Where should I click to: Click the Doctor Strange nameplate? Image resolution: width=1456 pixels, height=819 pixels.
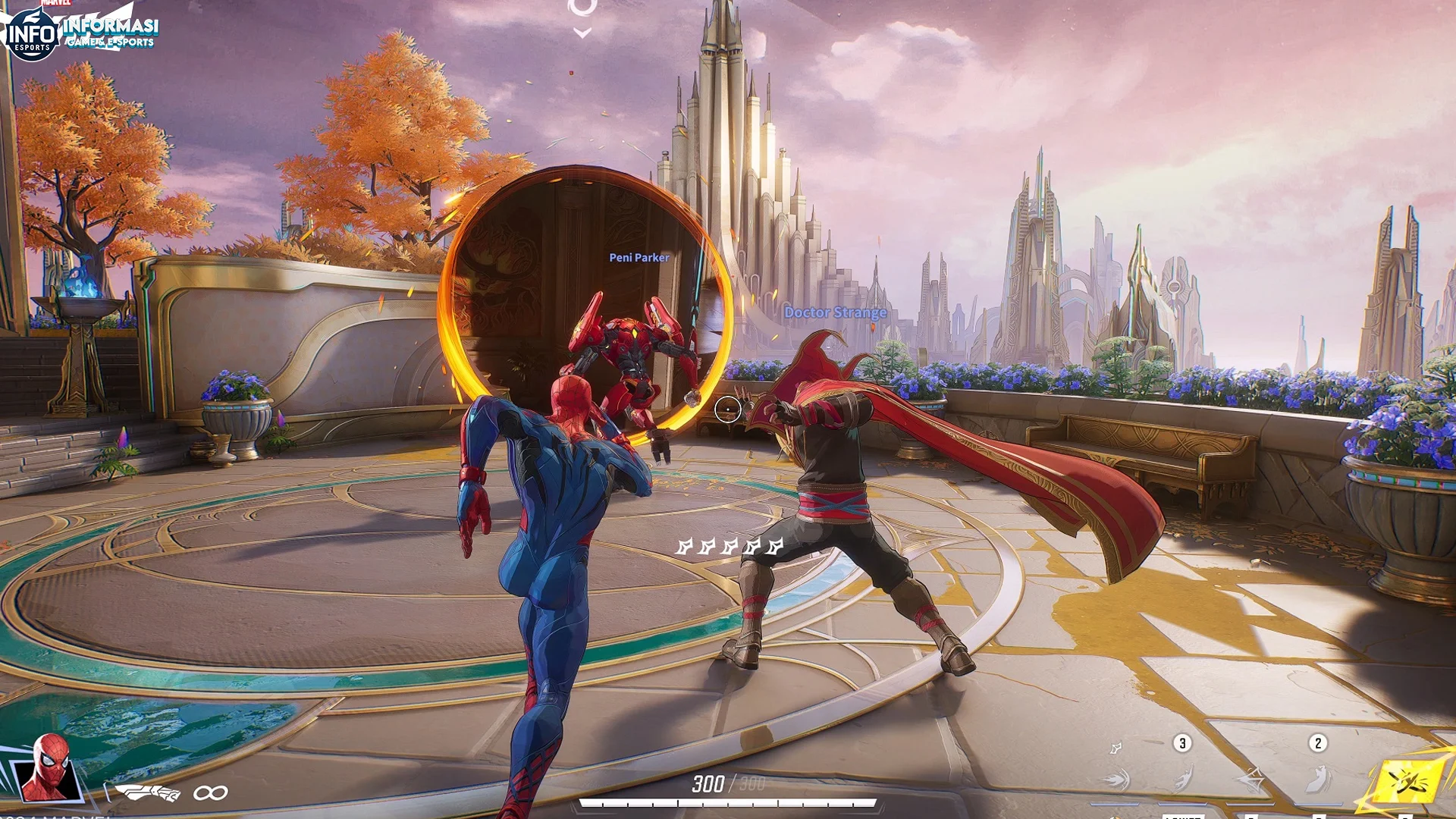[x=836, y=311]
